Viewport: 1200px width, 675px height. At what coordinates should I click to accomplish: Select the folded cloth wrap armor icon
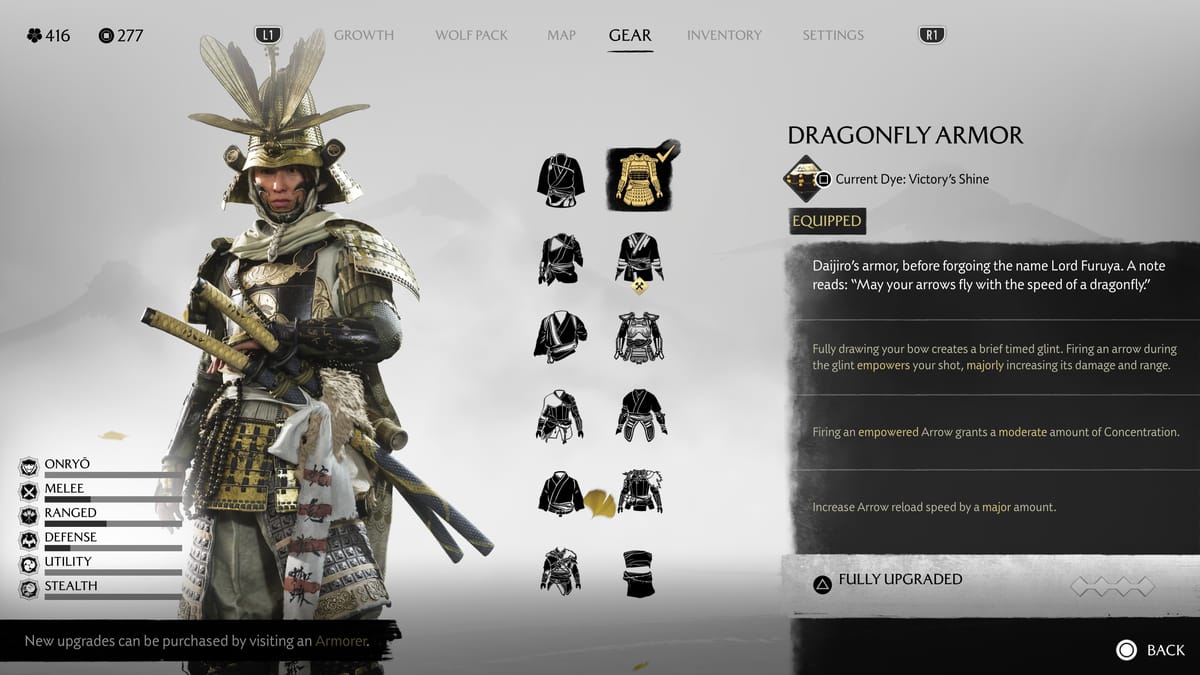tap(640, 573)
